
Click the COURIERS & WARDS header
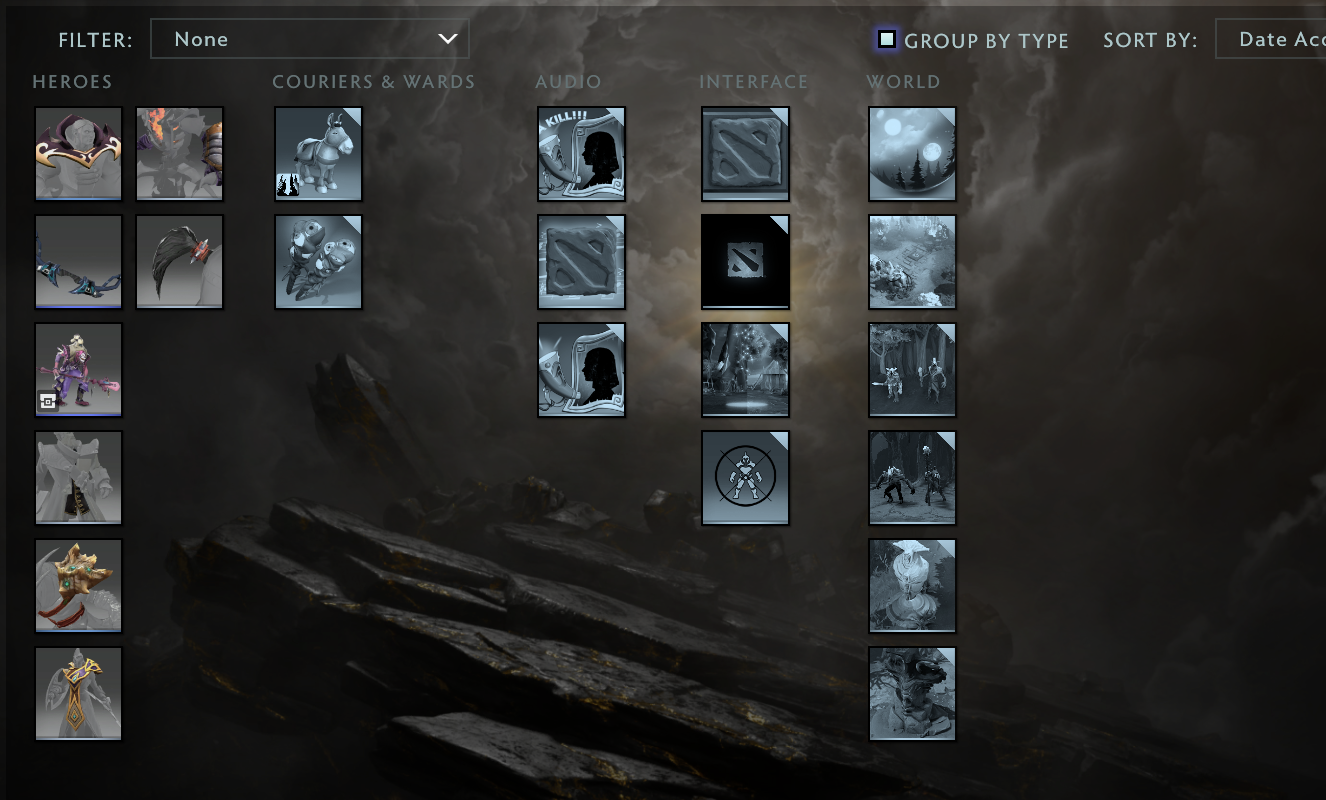pos(373,81)
